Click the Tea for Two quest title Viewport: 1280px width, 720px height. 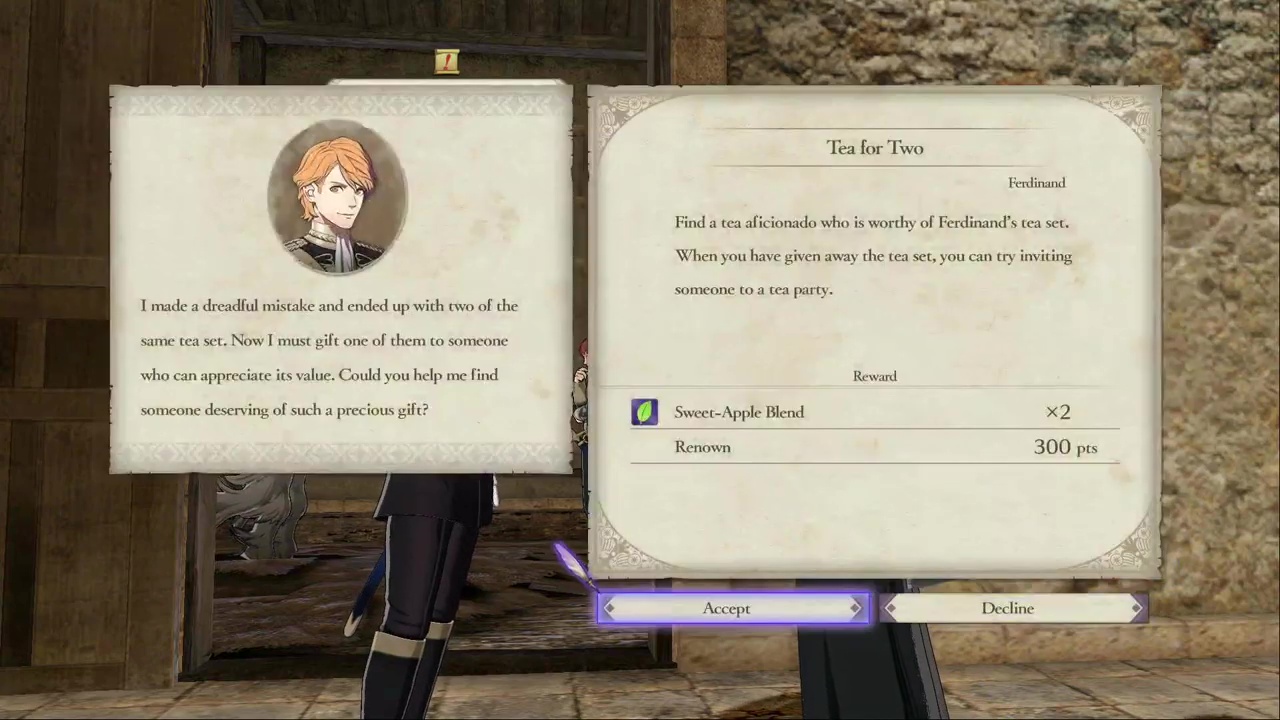click(x=874, y=147)
